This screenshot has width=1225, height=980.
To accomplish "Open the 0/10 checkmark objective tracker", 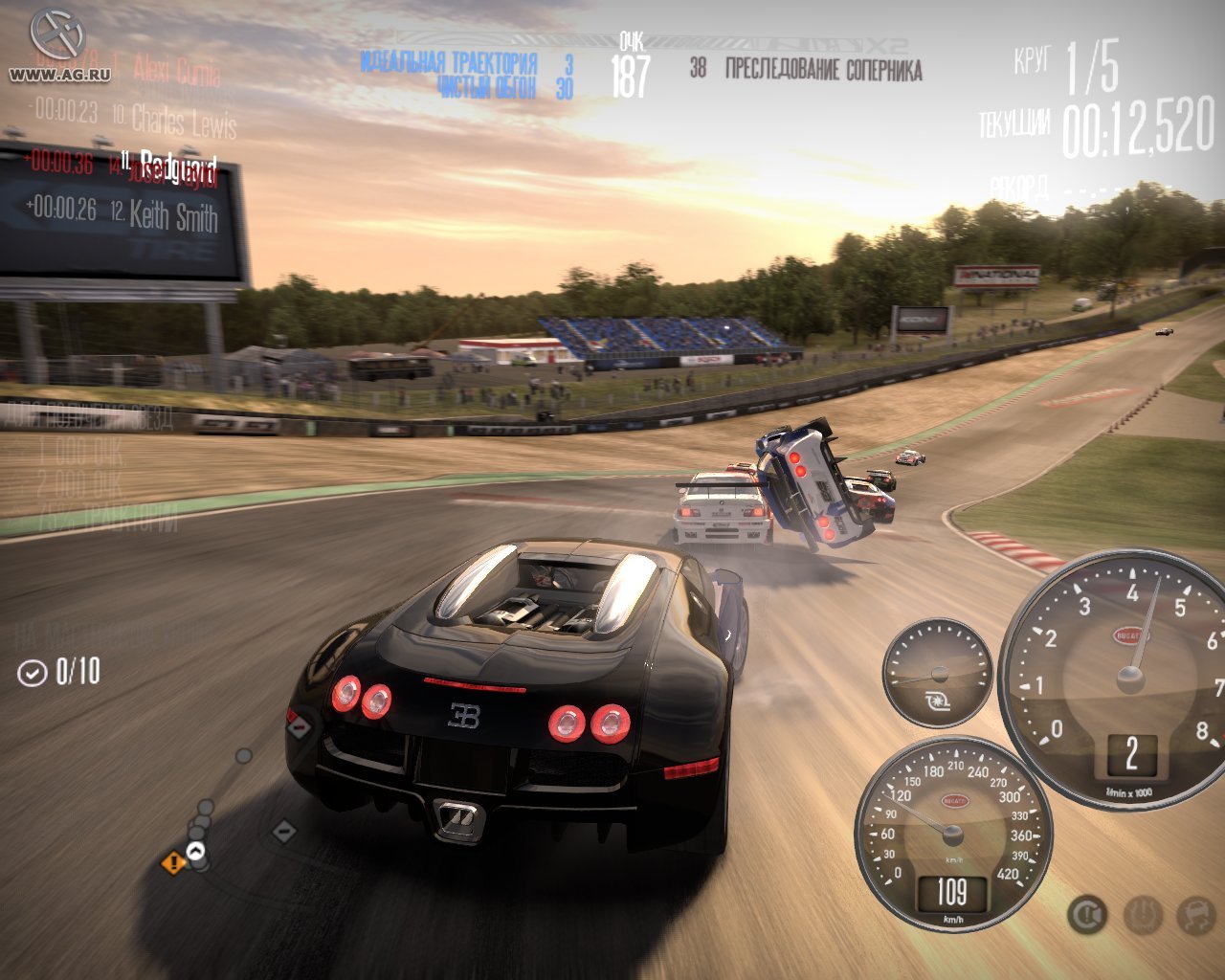I will tap(59, 672).
